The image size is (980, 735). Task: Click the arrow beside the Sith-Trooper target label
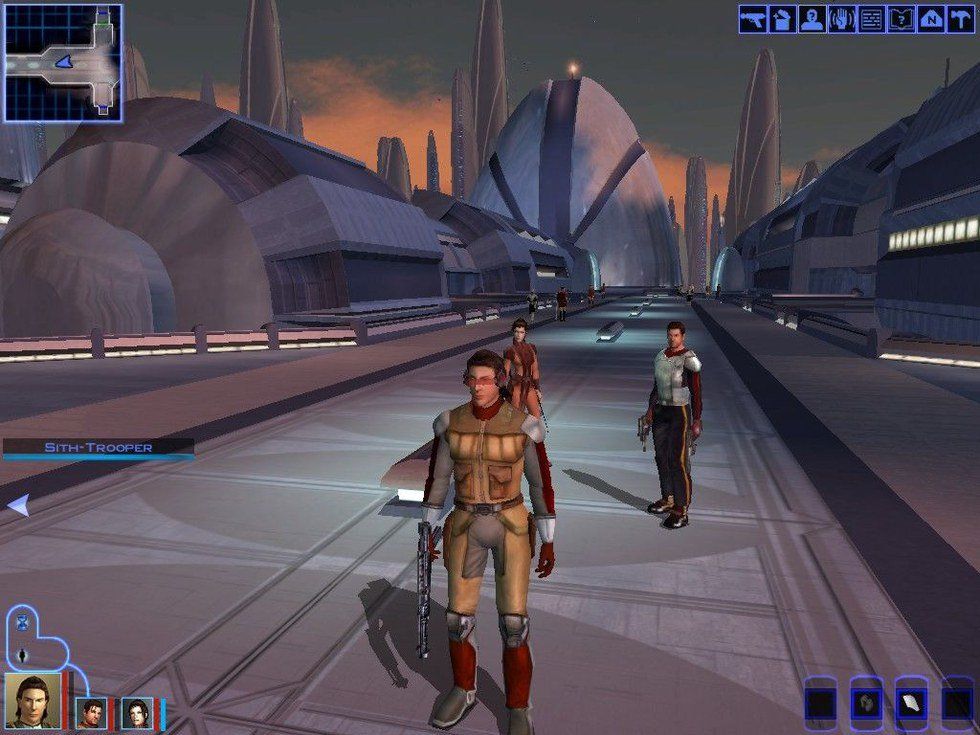[17, 506]
